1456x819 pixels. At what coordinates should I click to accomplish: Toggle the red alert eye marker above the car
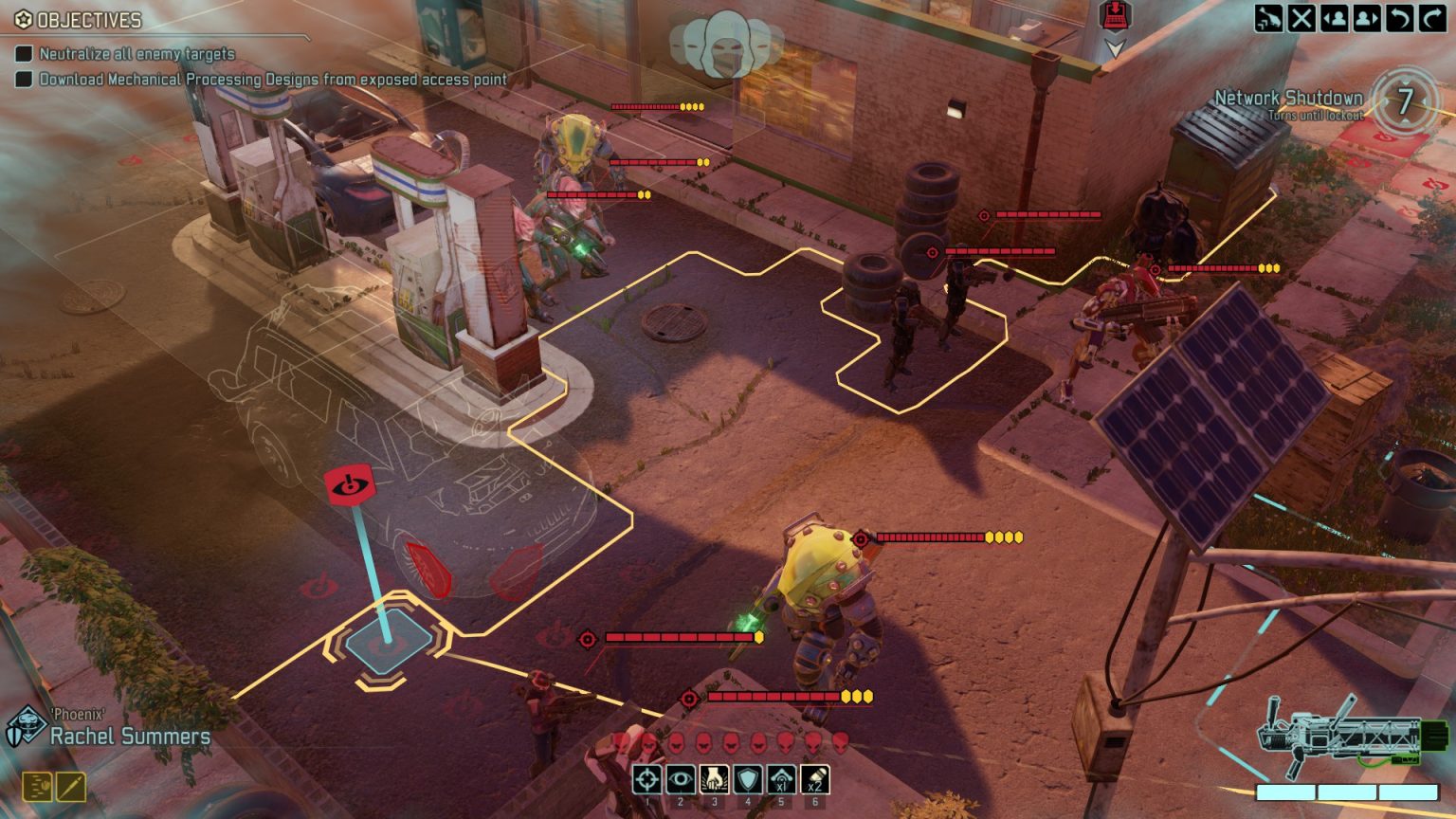click(353, 485)
